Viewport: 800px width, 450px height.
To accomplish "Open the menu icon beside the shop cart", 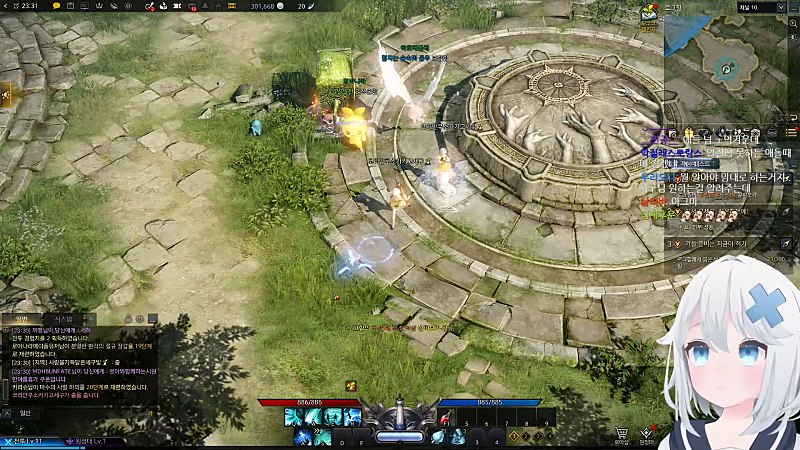I will (x=647, y=434).
